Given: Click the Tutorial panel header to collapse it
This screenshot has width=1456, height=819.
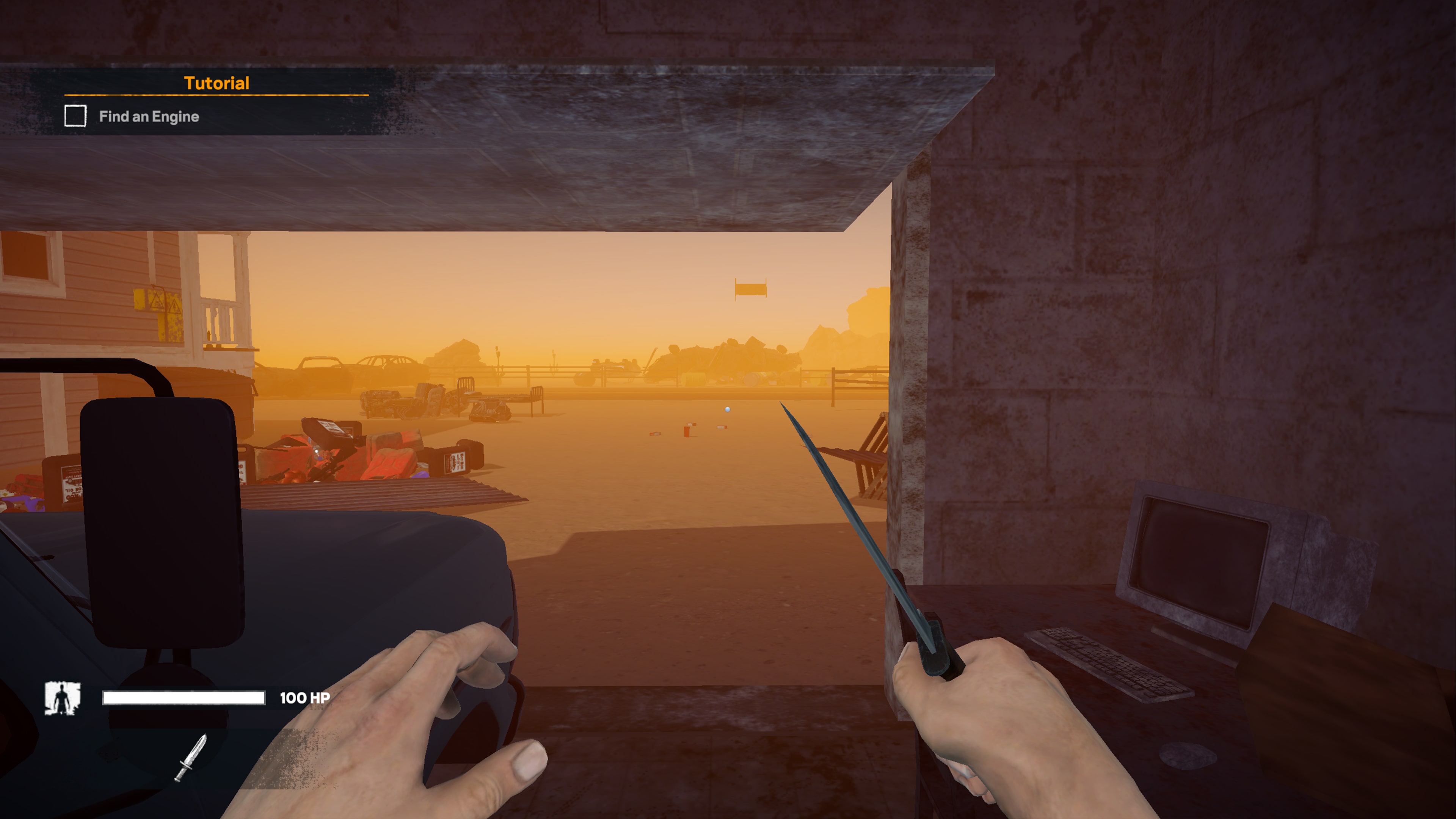Looking at the screenshot, I should [x=217, y=83].
